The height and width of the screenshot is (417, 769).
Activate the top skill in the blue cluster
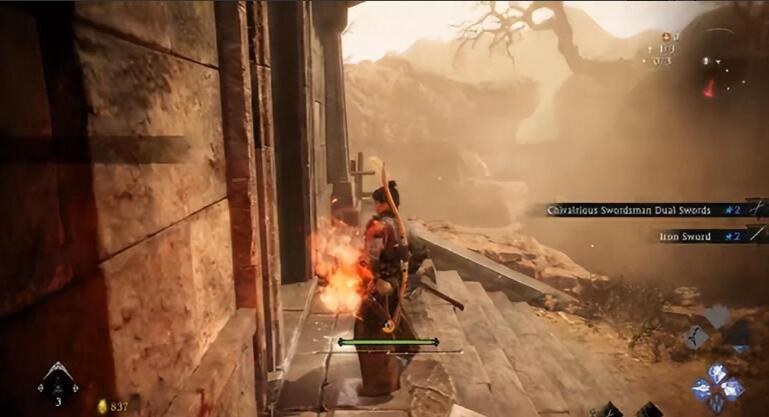tap(718, 373)
